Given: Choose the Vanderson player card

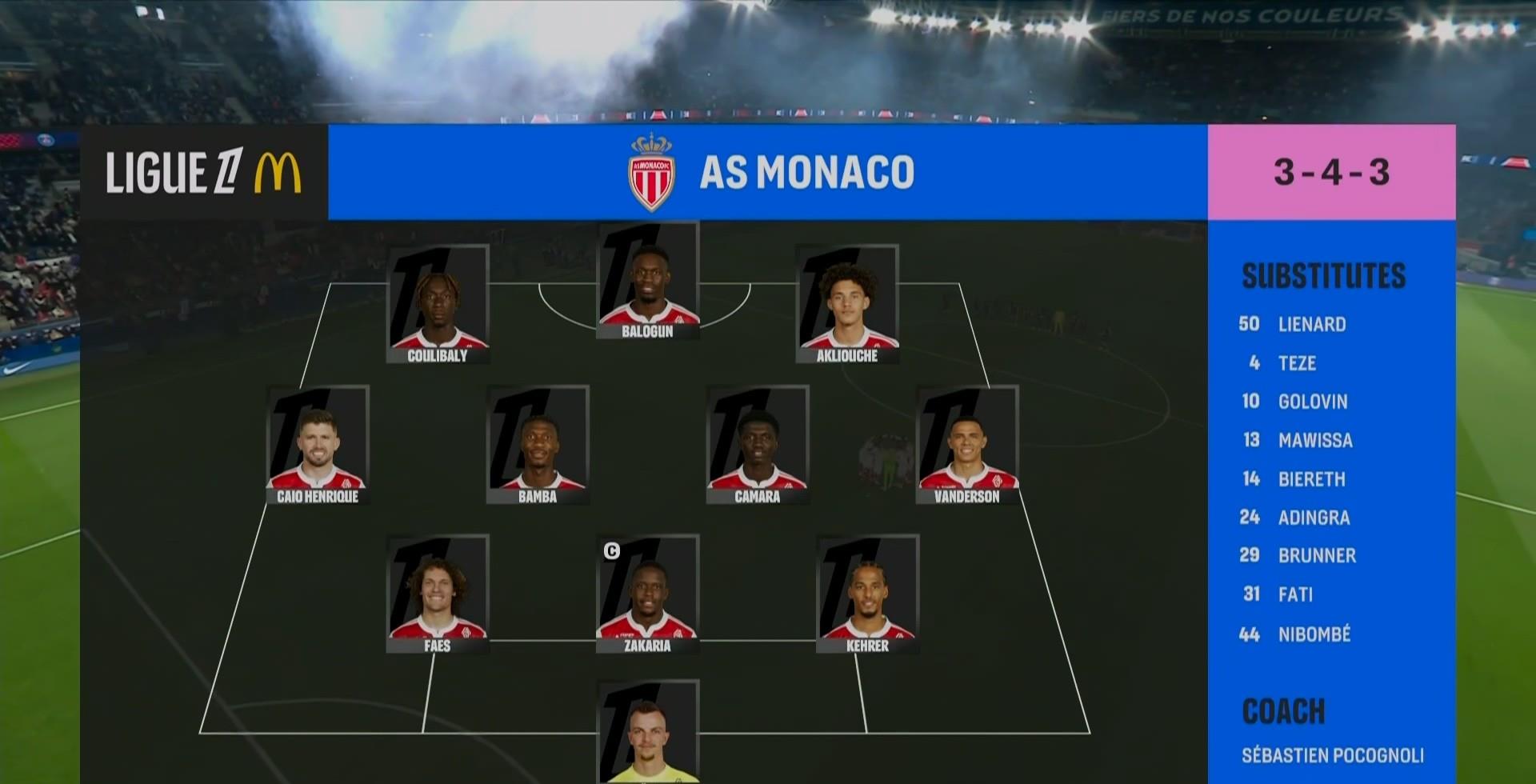Looking at the screenshot, I should pyautogui.click(x=967, y=445).
